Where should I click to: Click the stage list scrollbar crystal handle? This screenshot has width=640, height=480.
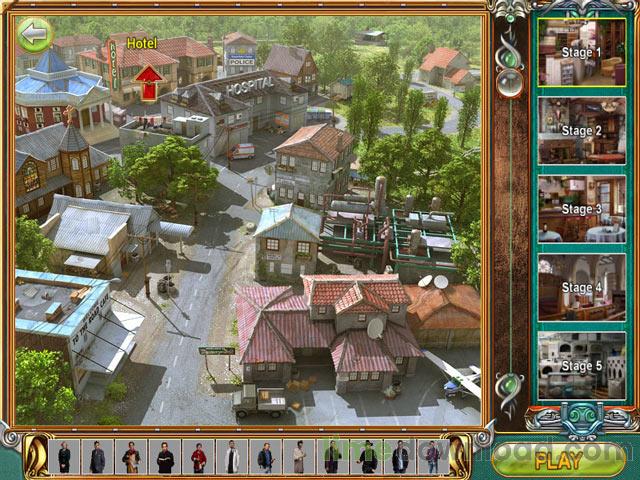(x=511, y=83)
